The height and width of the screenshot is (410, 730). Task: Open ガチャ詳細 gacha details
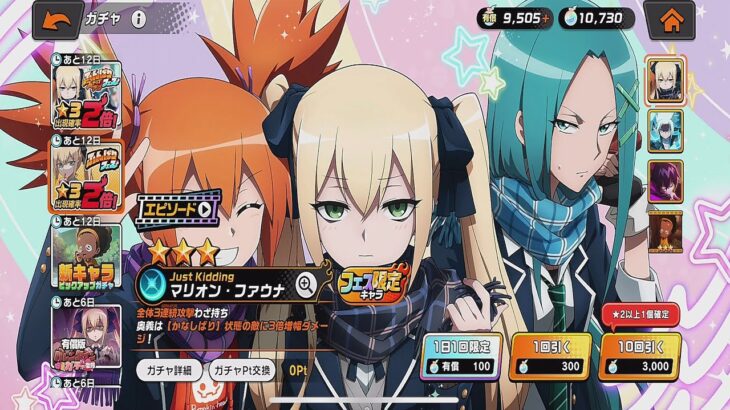coord(168,369)
